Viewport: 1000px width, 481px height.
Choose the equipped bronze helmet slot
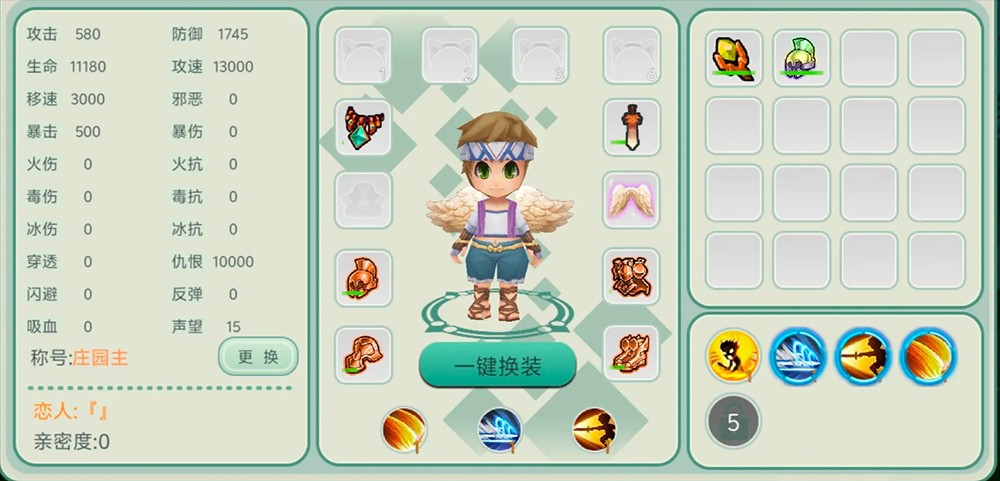[x=362, y=276]
